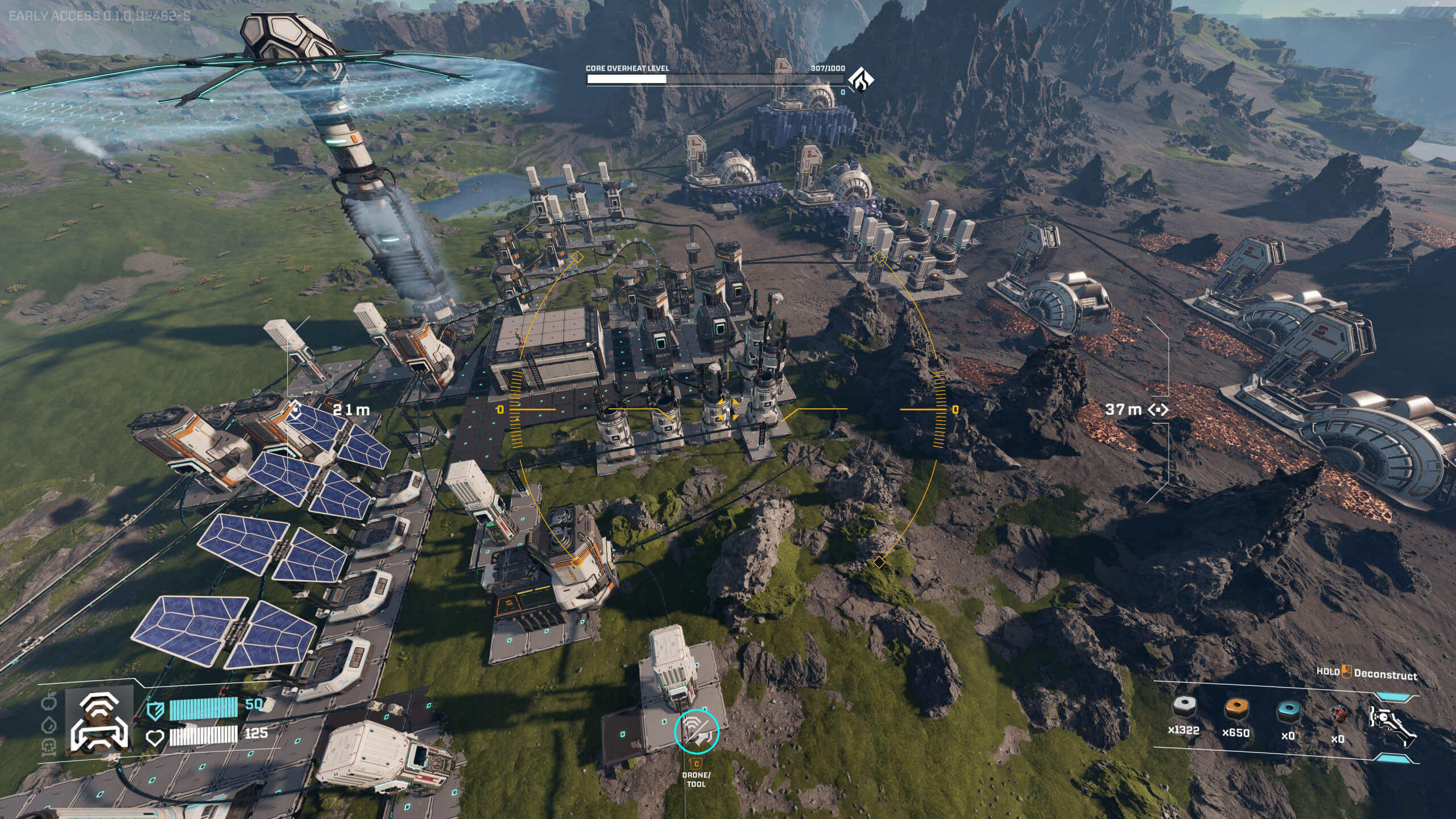Click the heart icon beside the 125 health bar
Image resolution: width=1456 pixels, height=819 pixels.
click(155, 738)
